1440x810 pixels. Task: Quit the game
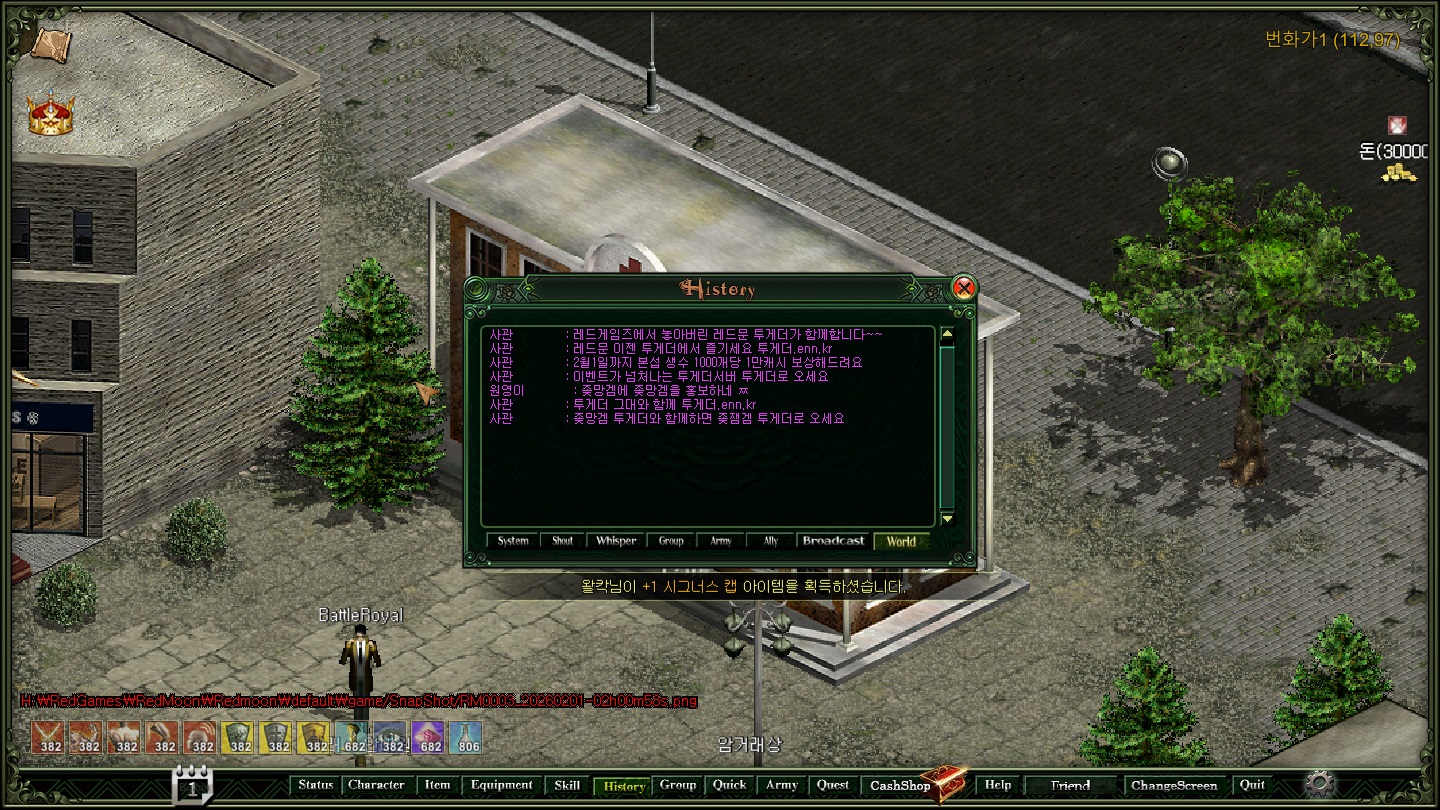[1252, 785]
